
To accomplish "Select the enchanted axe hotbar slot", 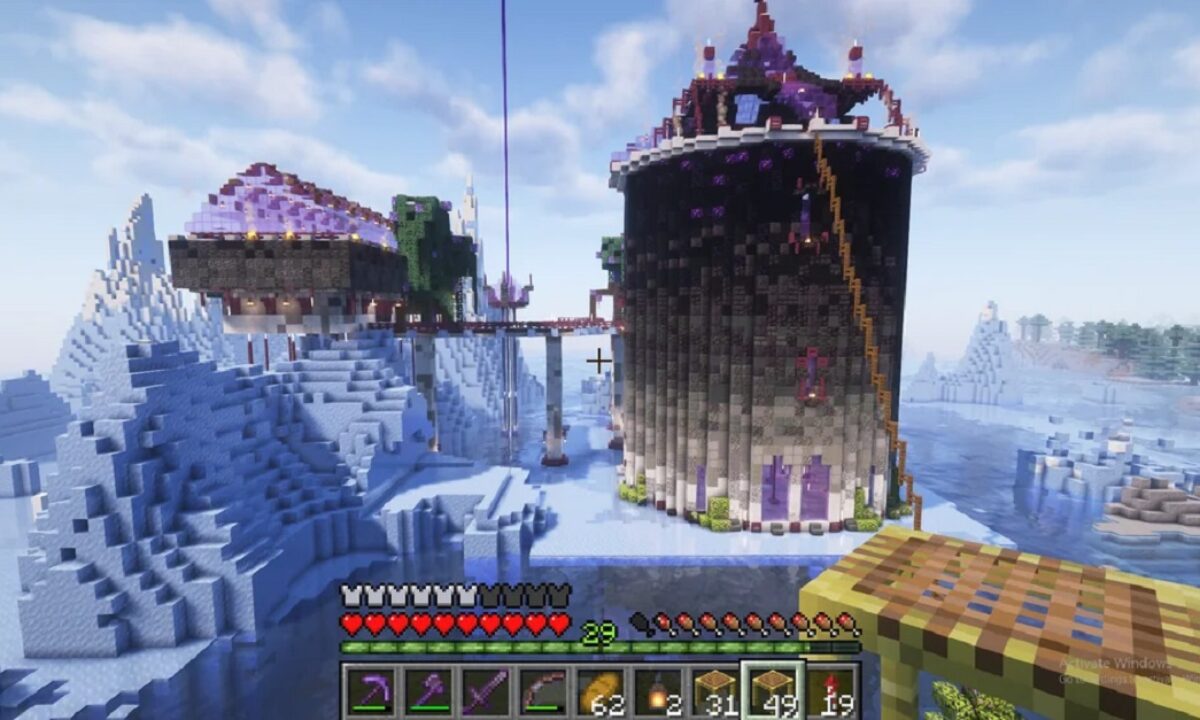I will pyautogui.click(x=428, y=691).
